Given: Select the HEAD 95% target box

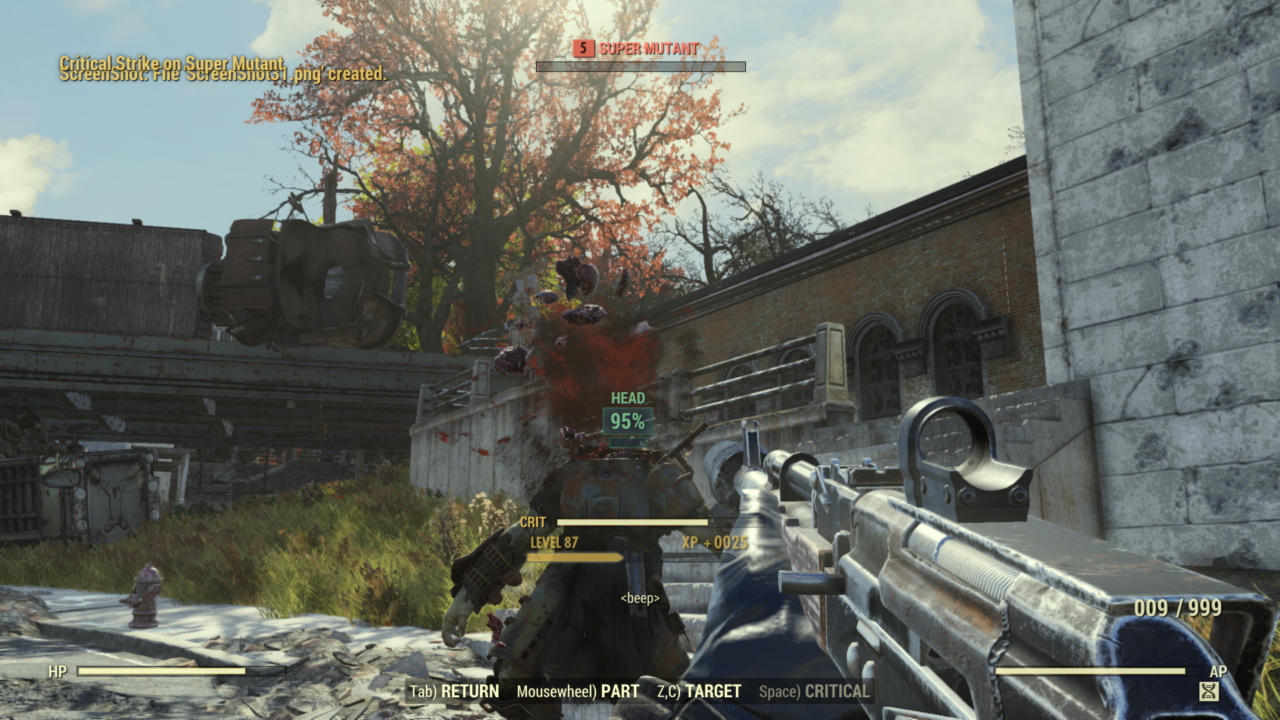Looking at the screenshot, I should click(628, 421).
